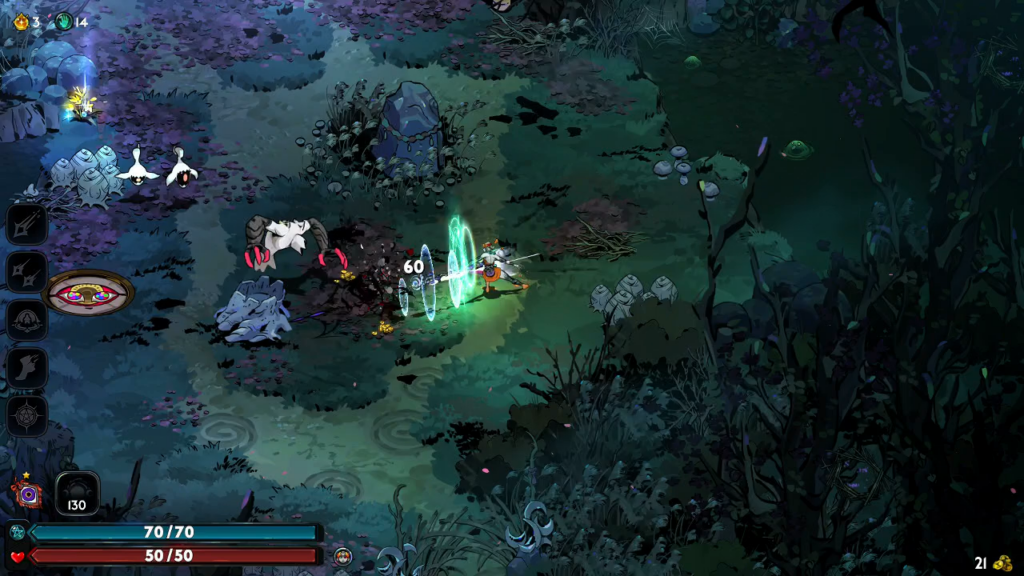Select the Cast boon slot

(x=27, y=320)
